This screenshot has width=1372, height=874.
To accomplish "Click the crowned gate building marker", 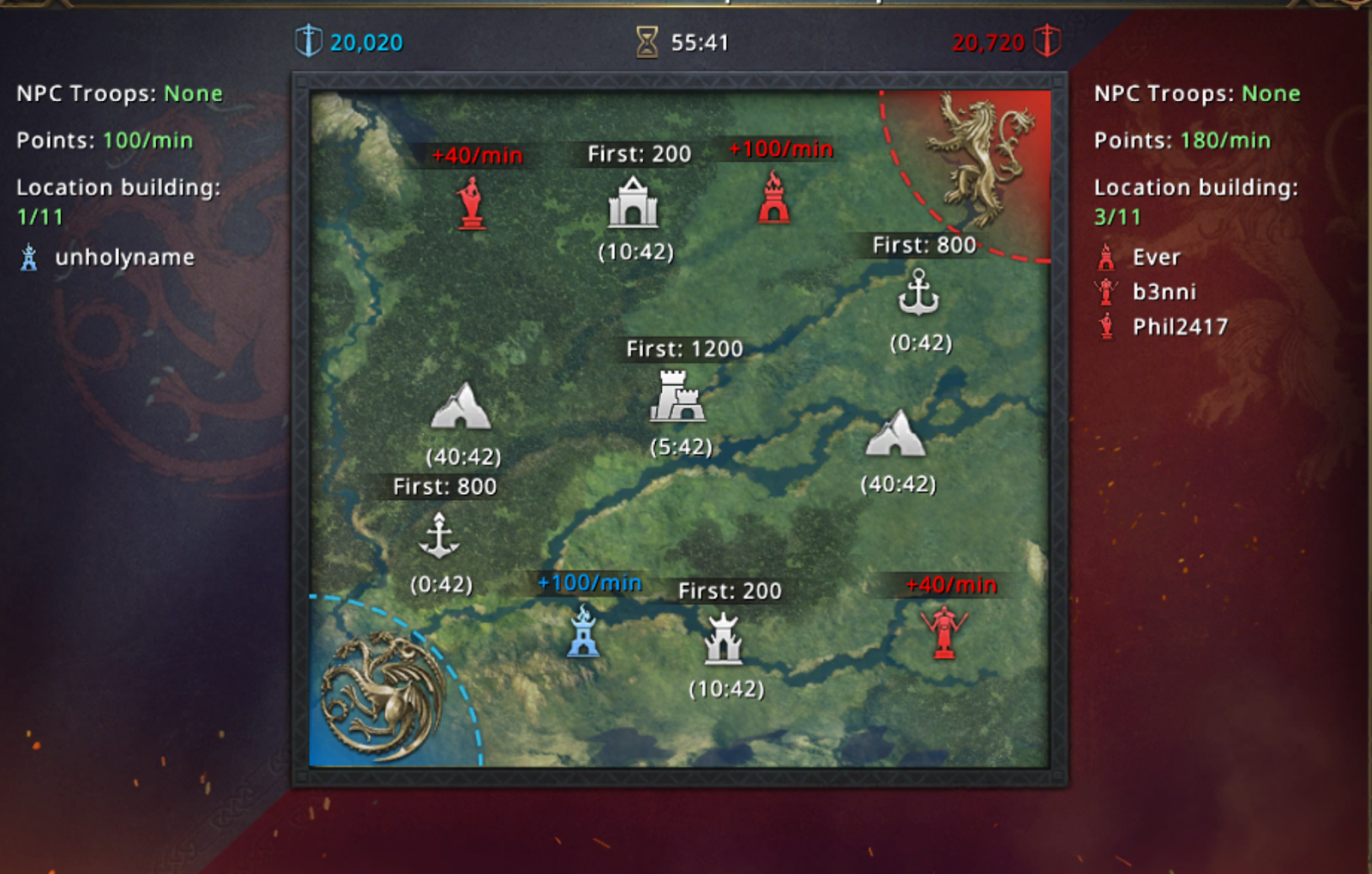I will point(723,639).
